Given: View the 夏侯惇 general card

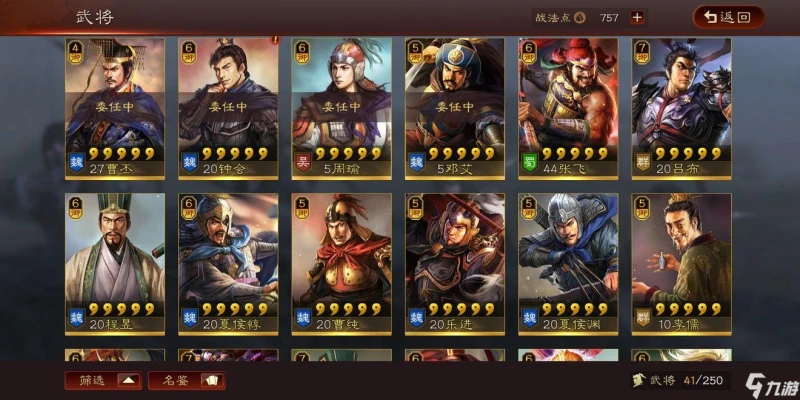Looking at the screenshot, I should pyautogui.click(x=228, y=263).
